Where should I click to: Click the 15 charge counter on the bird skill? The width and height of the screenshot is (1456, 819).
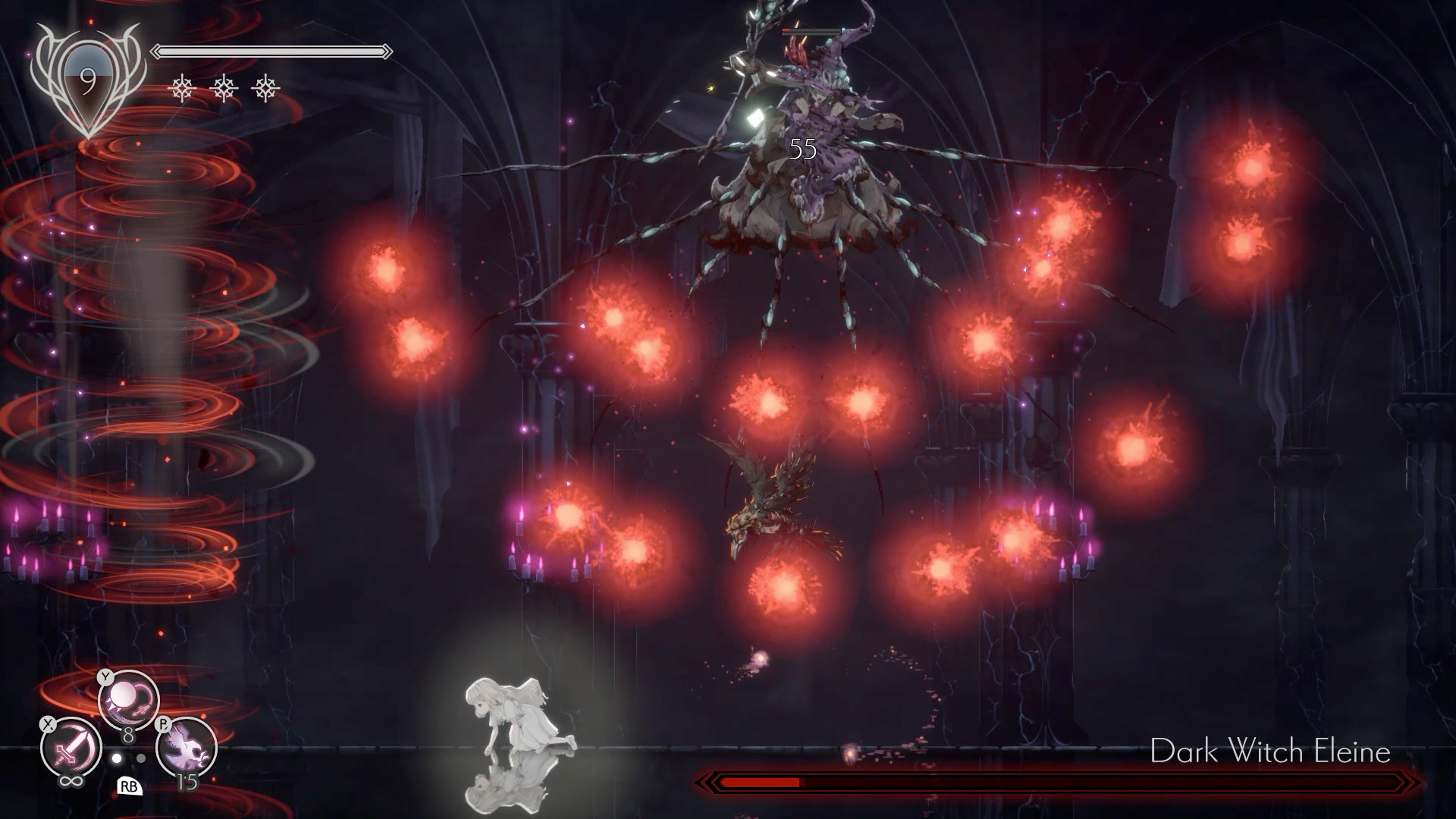coord(187,782)
